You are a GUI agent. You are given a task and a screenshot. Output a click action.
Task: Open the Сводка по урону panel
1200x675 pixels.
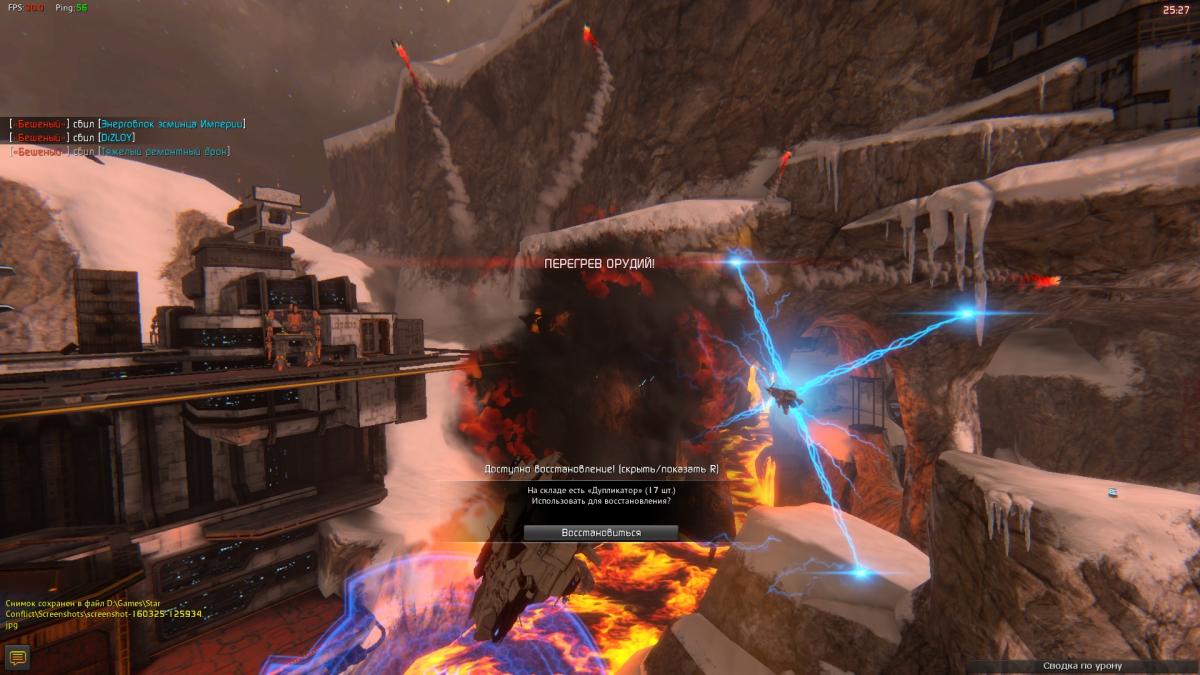(1082, 666)
